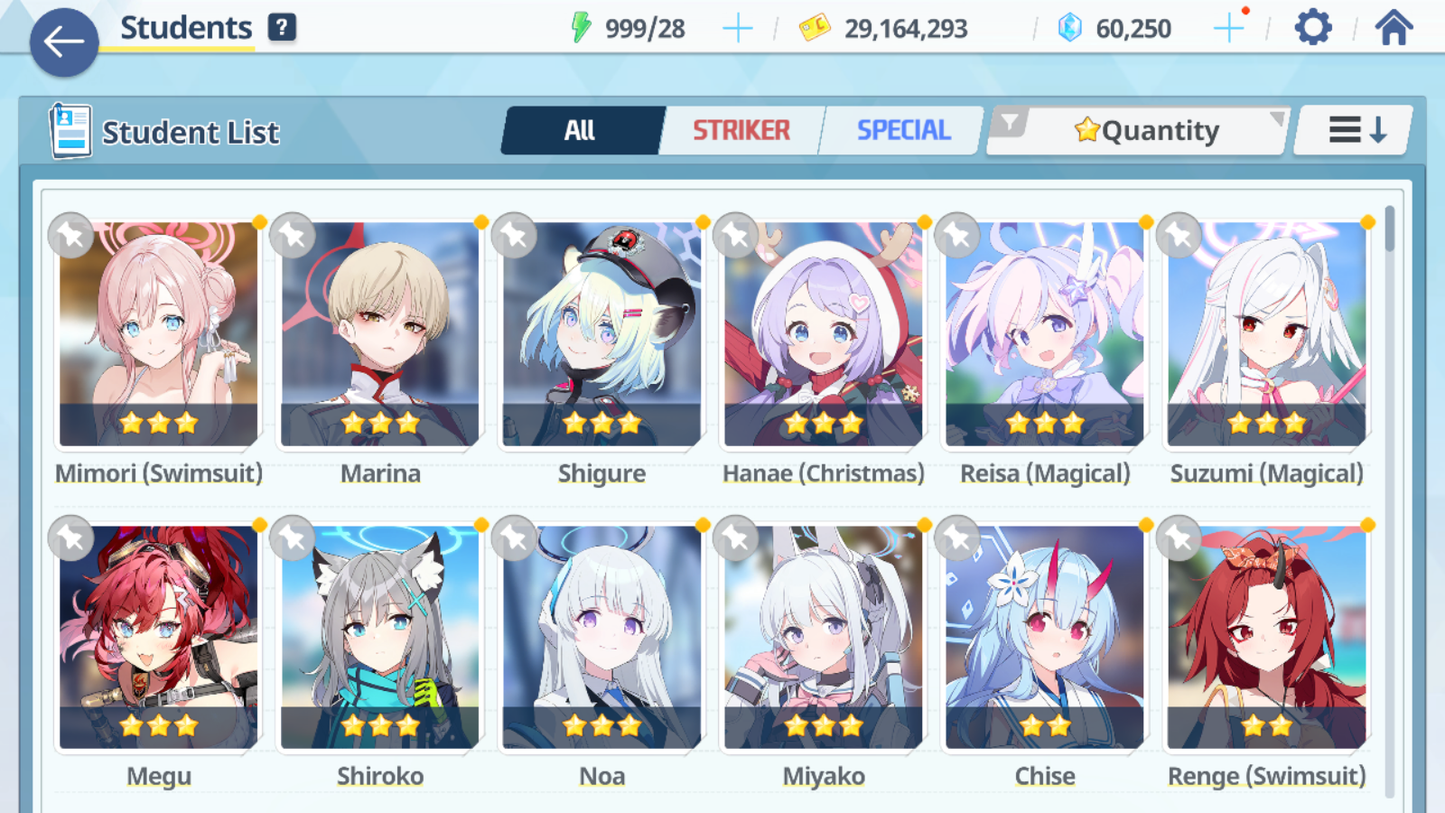The image size is (1445, 813).
Task: Click the sort order list icon
Action: [x=1352, y=129]
